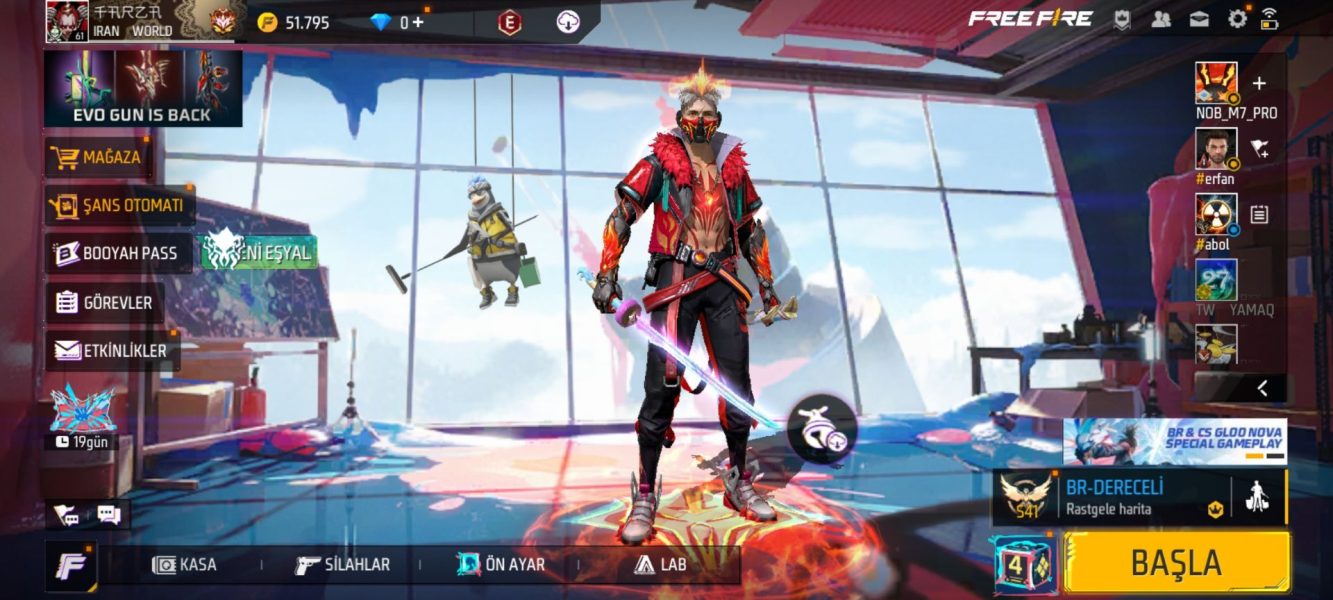Open the friends list icon

[1161, 18]
